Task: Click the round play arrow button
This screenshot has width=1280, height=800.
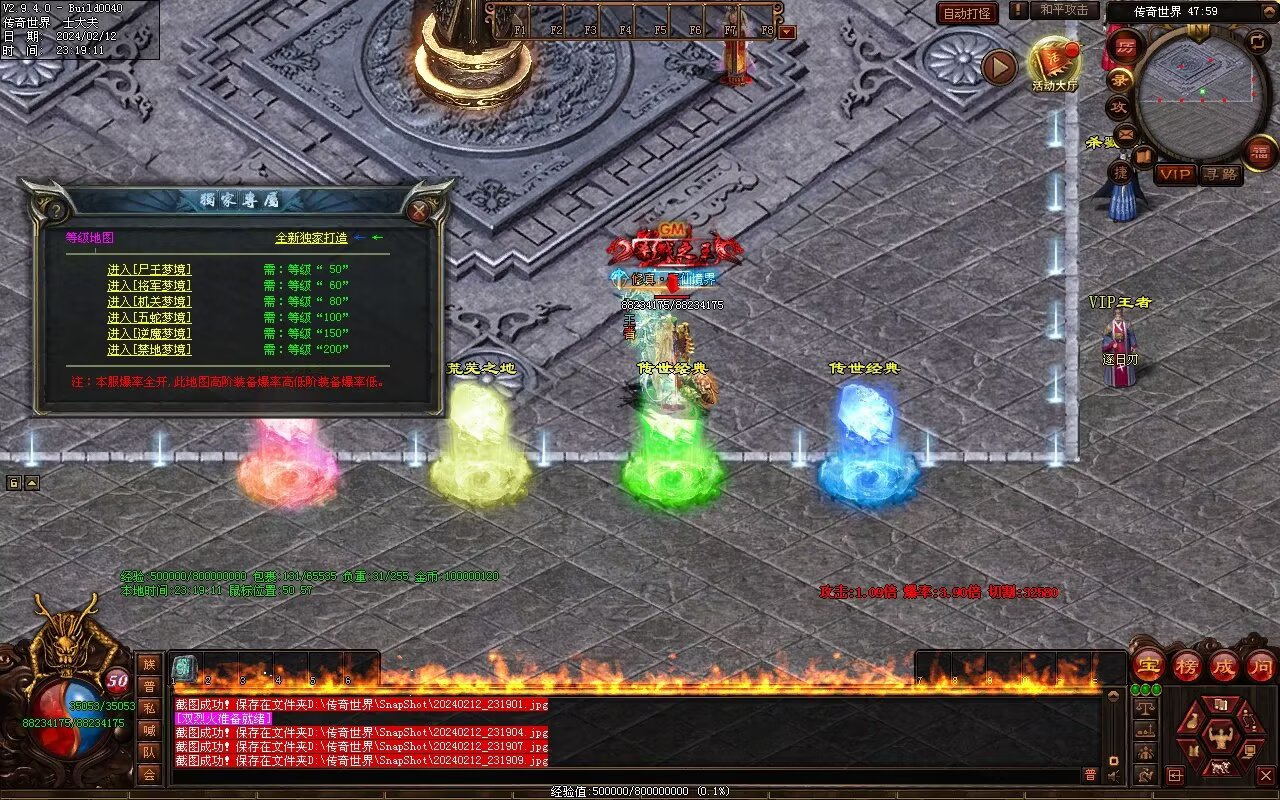Action: pyautogui.click(x=998, y=67)
